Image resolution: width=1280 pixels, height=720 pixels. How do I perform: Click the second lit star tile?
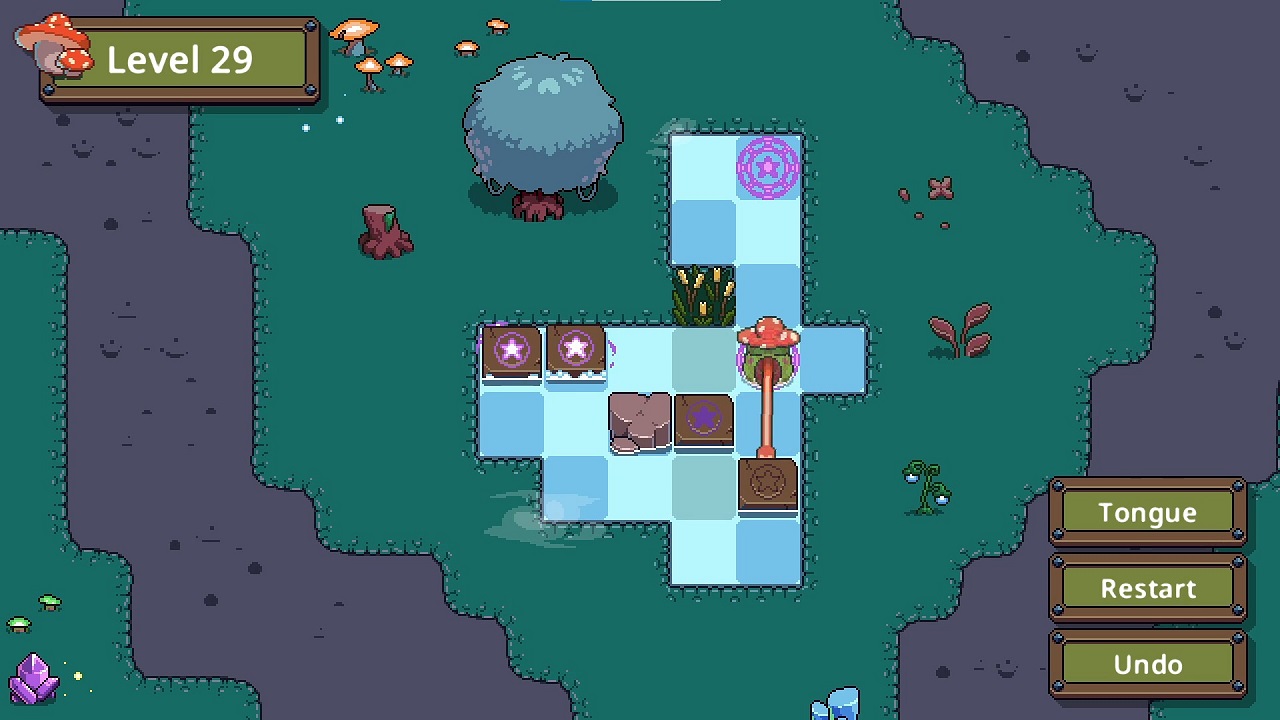point(576,349)
